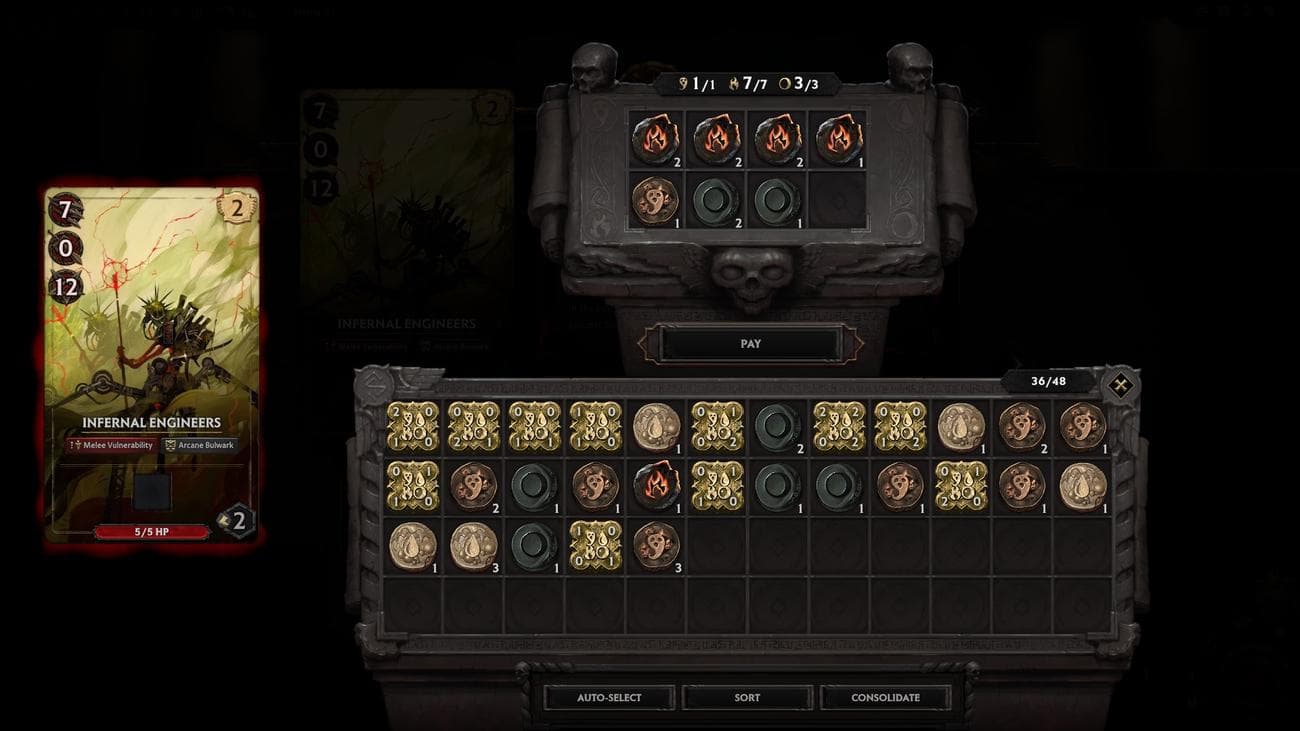
Task: Consolidate tokens in the inventory
Action: [885, 697]
